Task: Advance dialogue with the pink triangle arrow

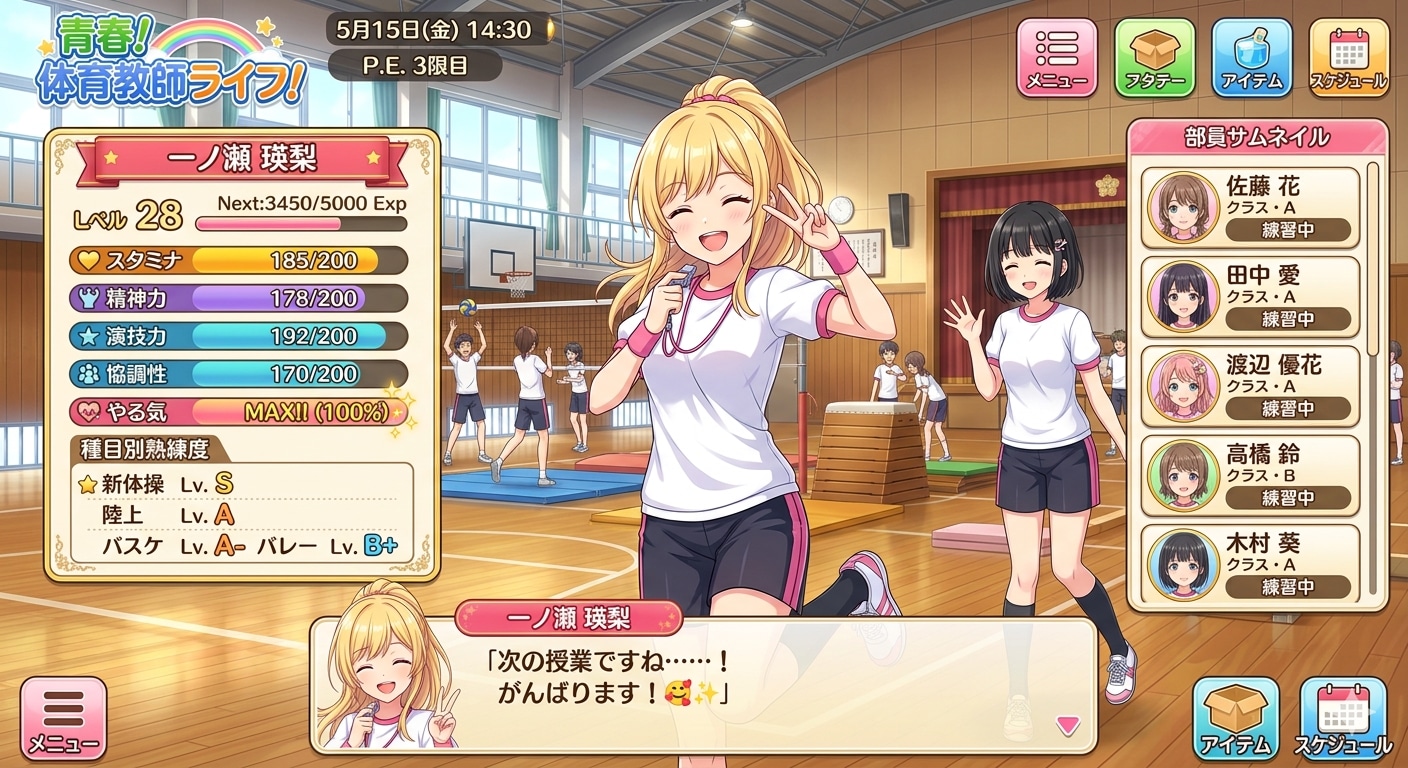Action: (1068, 725)
